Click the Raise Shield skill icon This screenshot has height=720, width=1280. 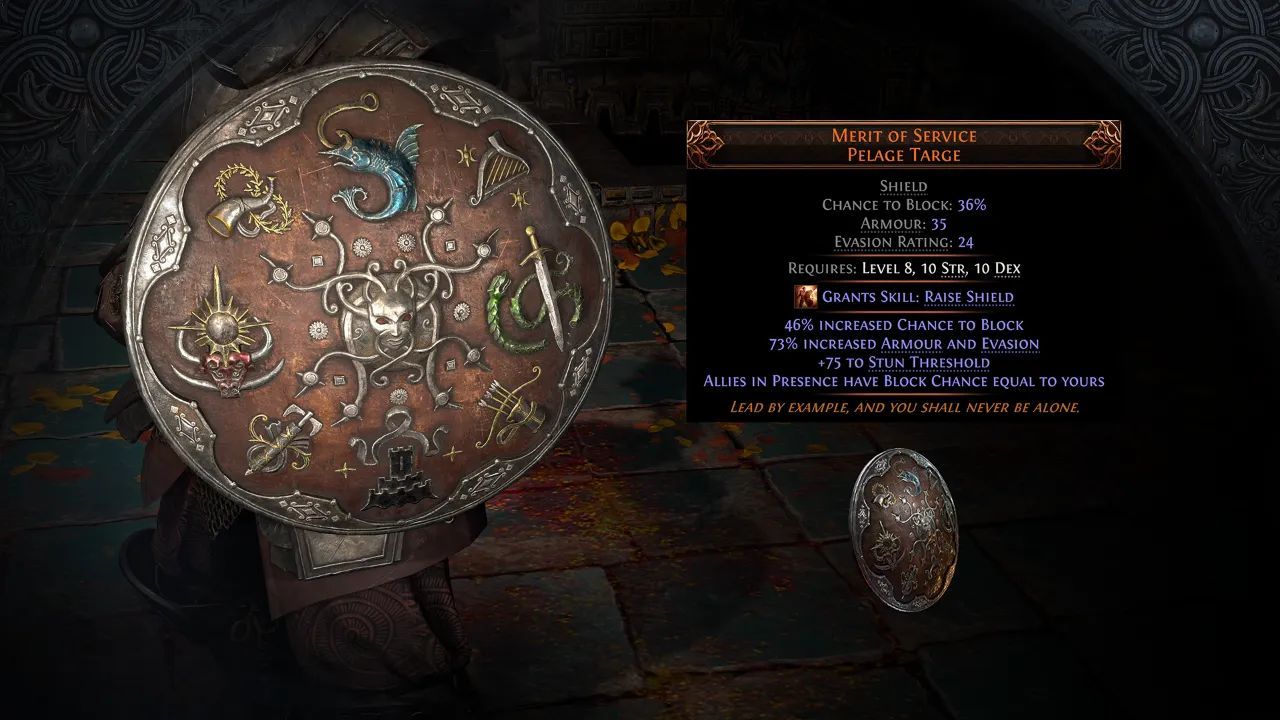805,297
